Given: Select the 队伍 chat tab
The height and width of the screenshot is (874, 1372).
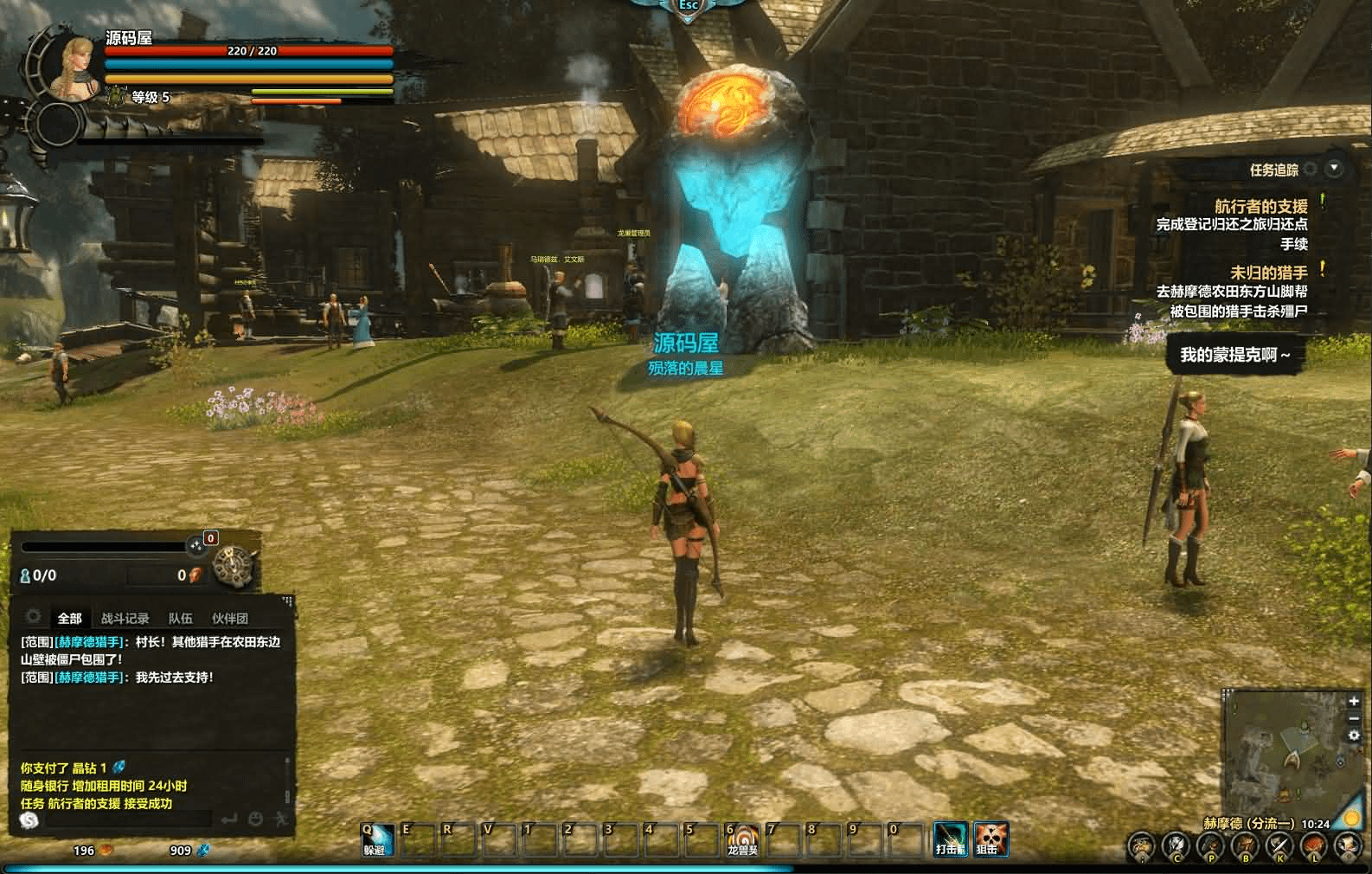Looking at the screenshot, I should click(x=180, y=619).
